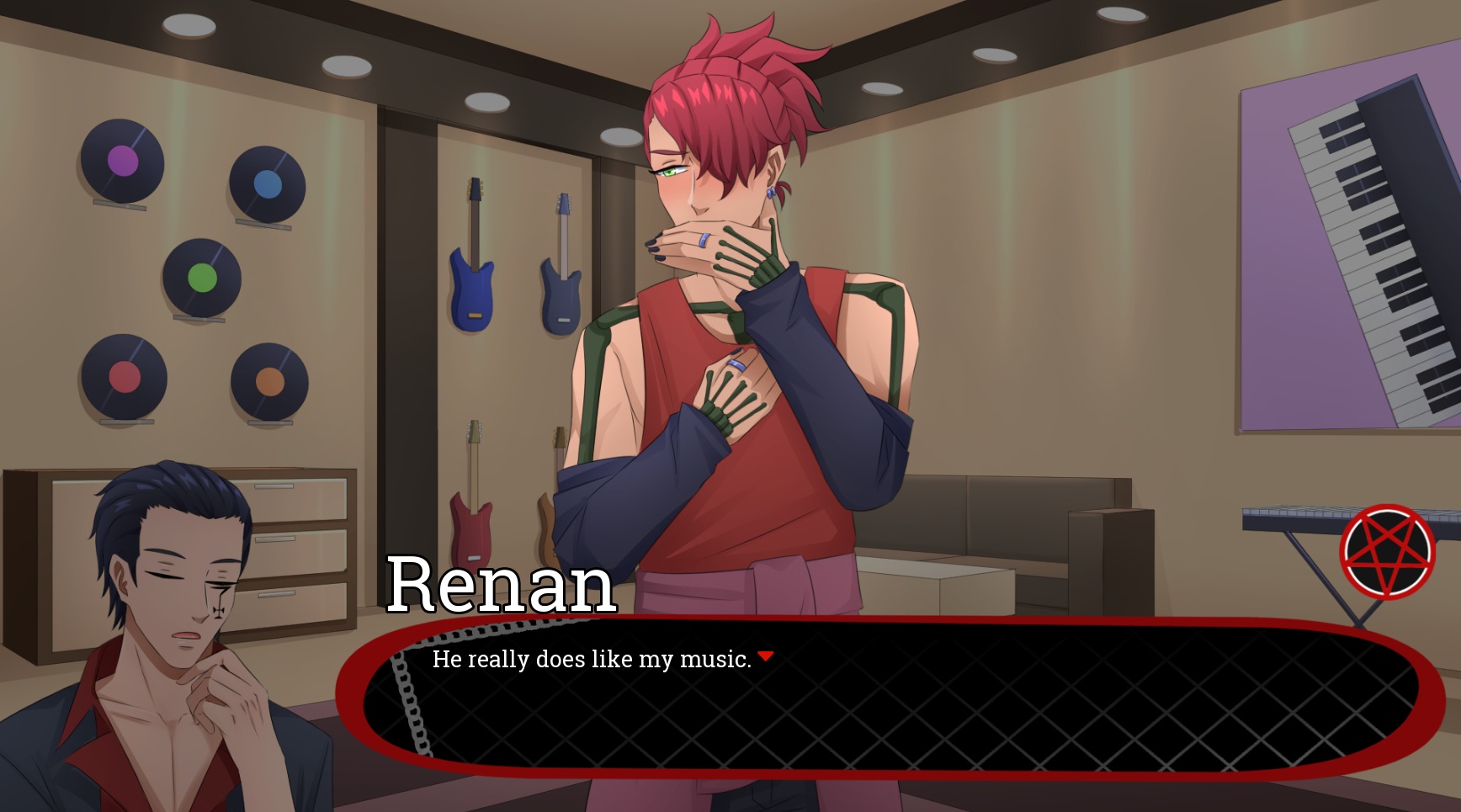Open the red pentagram menu button
Viewport: 1461px width, 812px height.
coord(1387,552)
